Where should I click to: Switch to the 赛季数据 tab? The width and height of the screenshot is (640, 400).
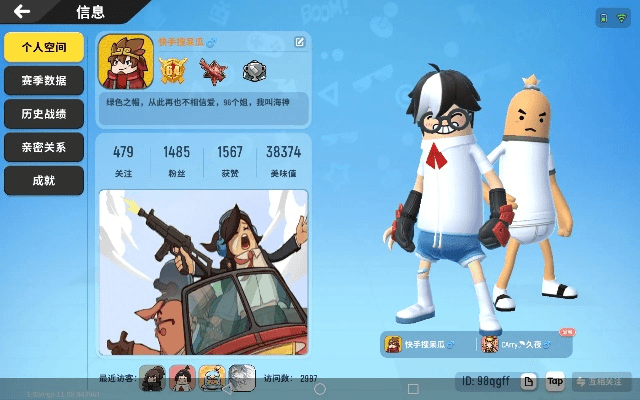[x=43, y=81]
